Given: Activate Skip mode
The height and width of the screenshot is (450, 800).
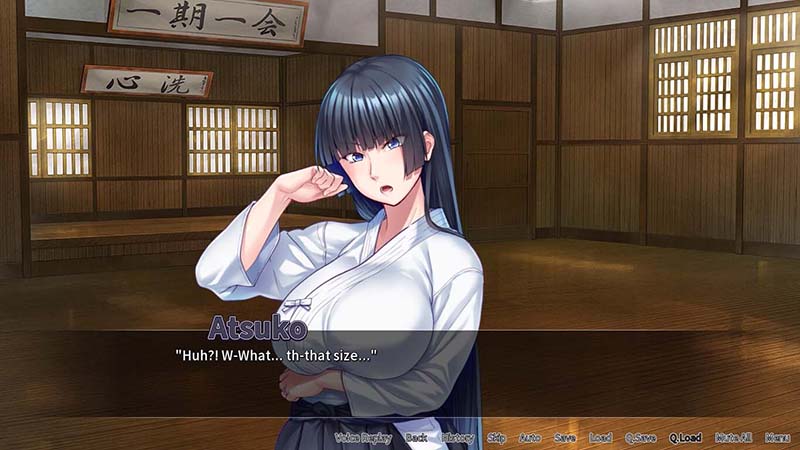Looking at the screenshot, I should (x=497, y=438).
